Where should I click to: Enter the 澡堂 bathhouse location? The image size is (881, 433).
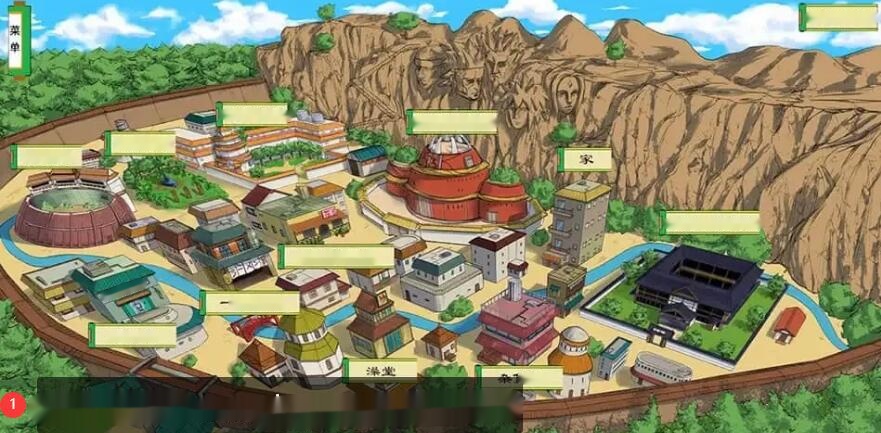380,371
